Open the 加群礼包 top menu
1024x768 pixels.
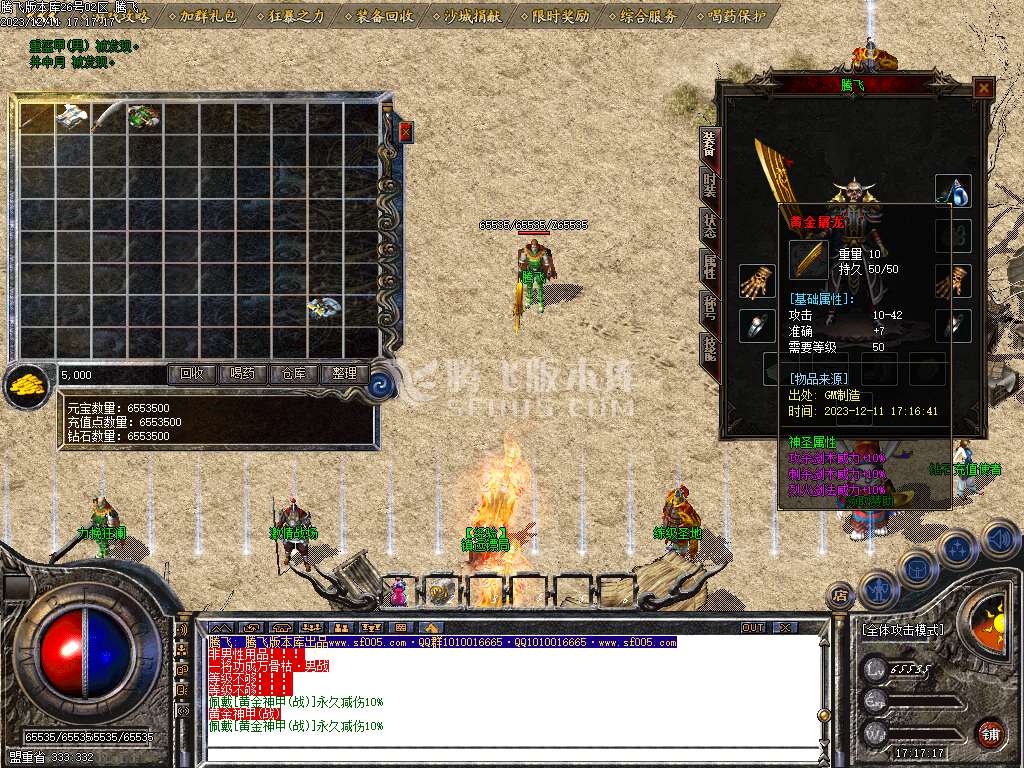209,15
